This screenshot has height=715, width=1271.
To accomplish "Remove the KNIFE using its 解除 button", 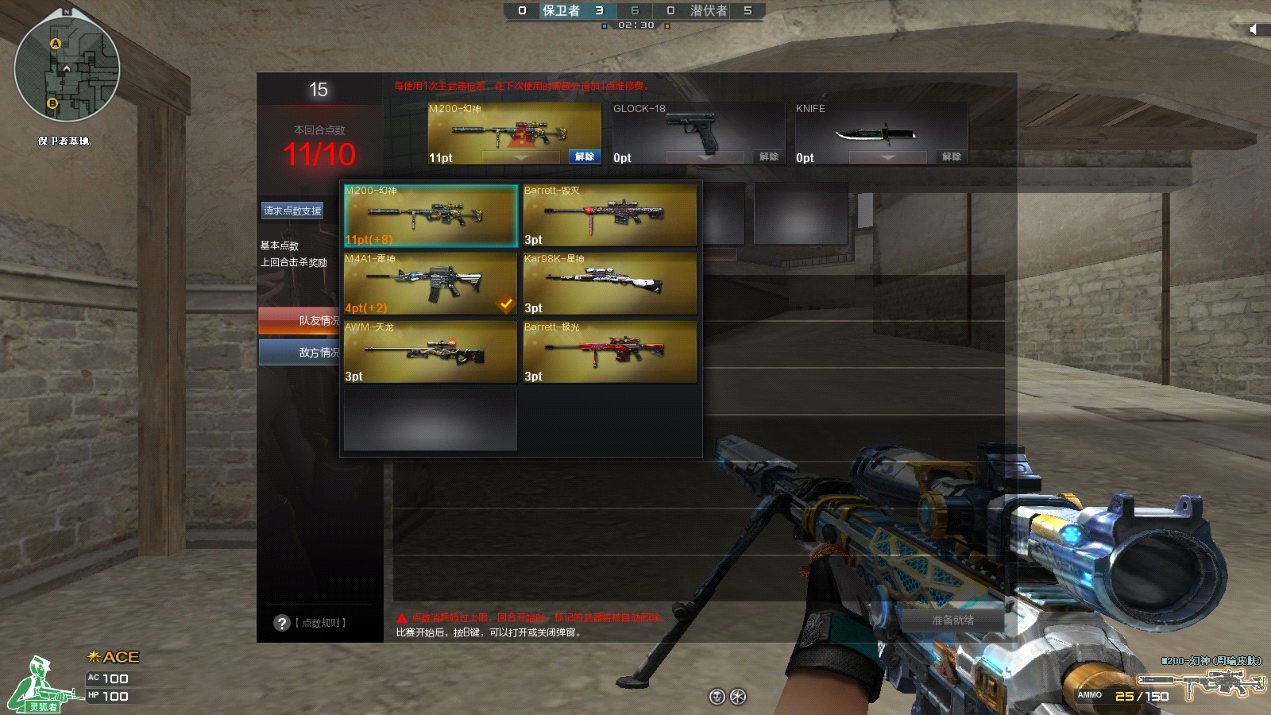I will (951, 157).
